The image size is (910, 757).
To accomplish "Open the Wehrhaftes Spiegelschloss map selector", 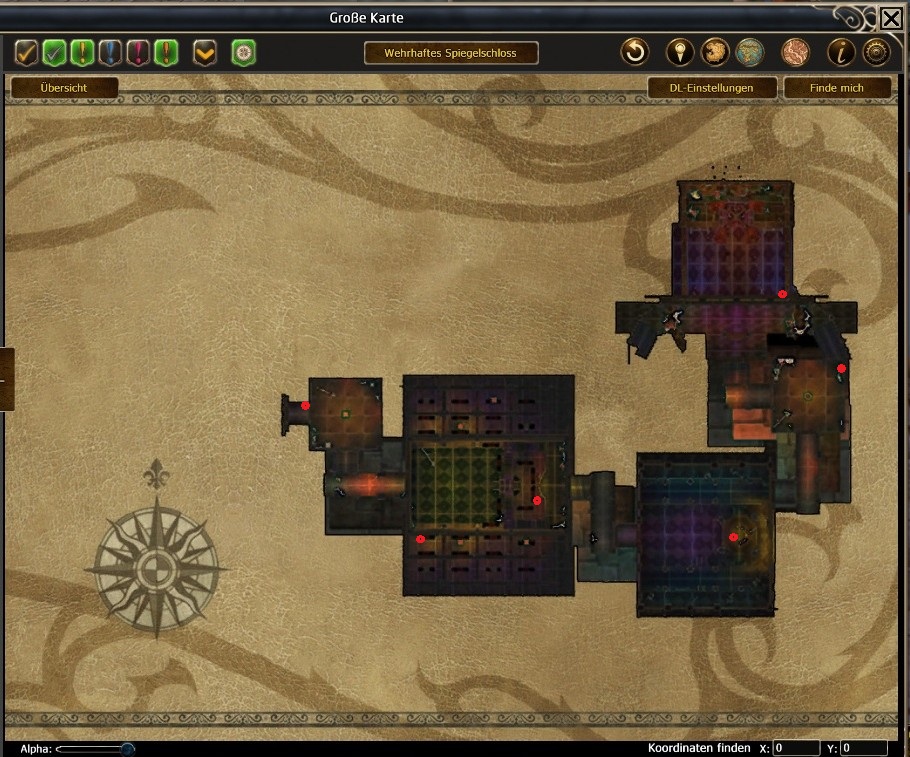I will click(451, 53).
